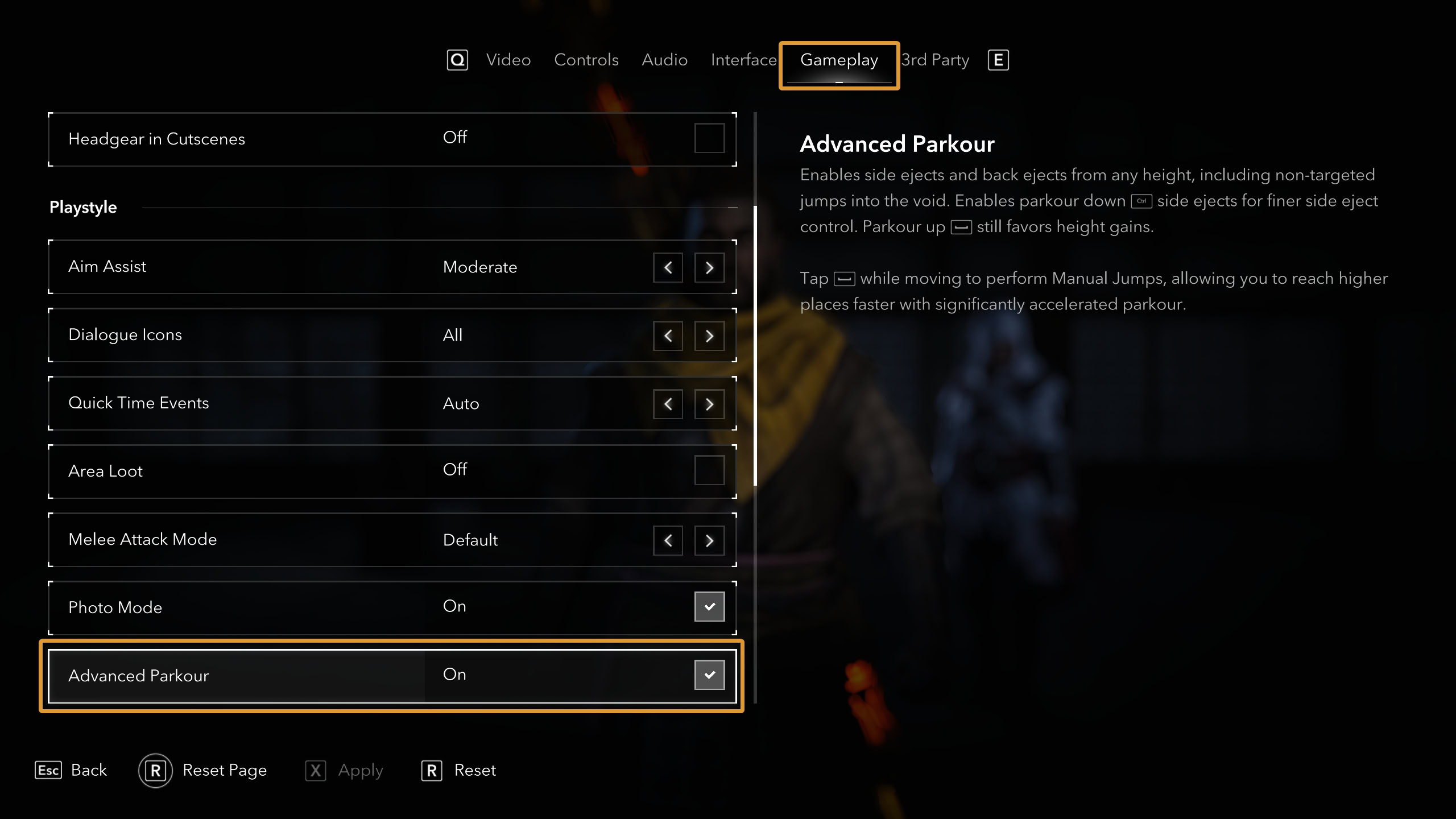Enable the Area Loot checkbox
Image resolution: width=1456 pixels, height=819 pixels.
coord(709,470)
